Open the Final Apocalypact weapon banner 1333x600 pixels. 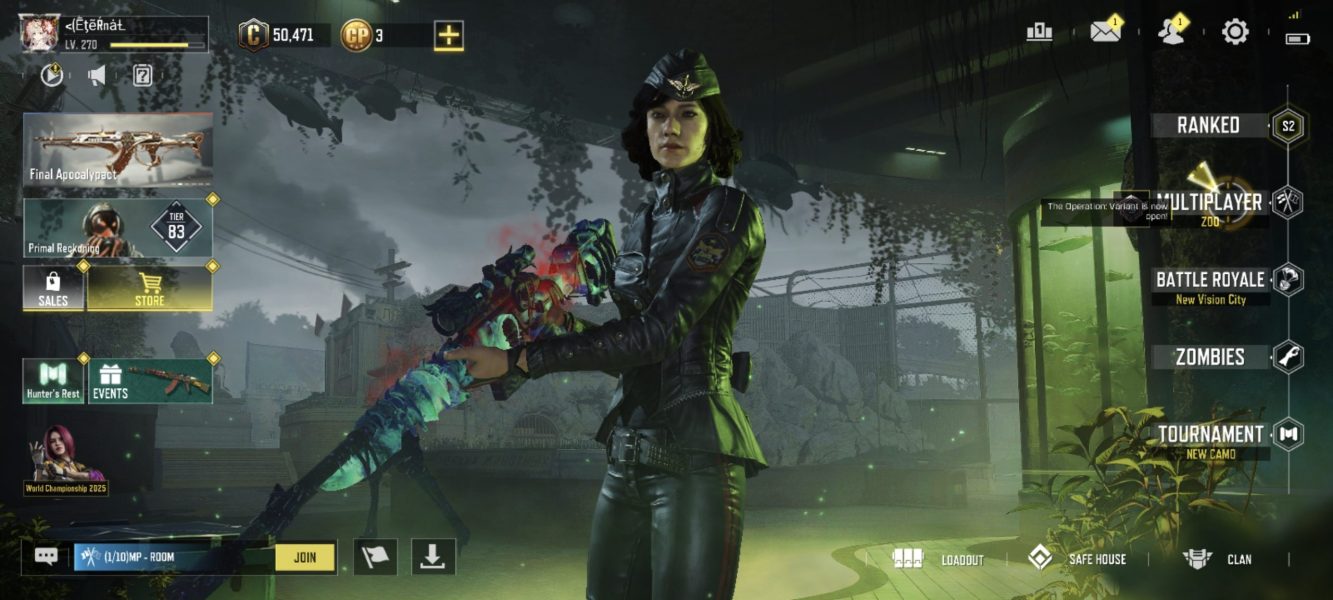click(x=118, y=149)
